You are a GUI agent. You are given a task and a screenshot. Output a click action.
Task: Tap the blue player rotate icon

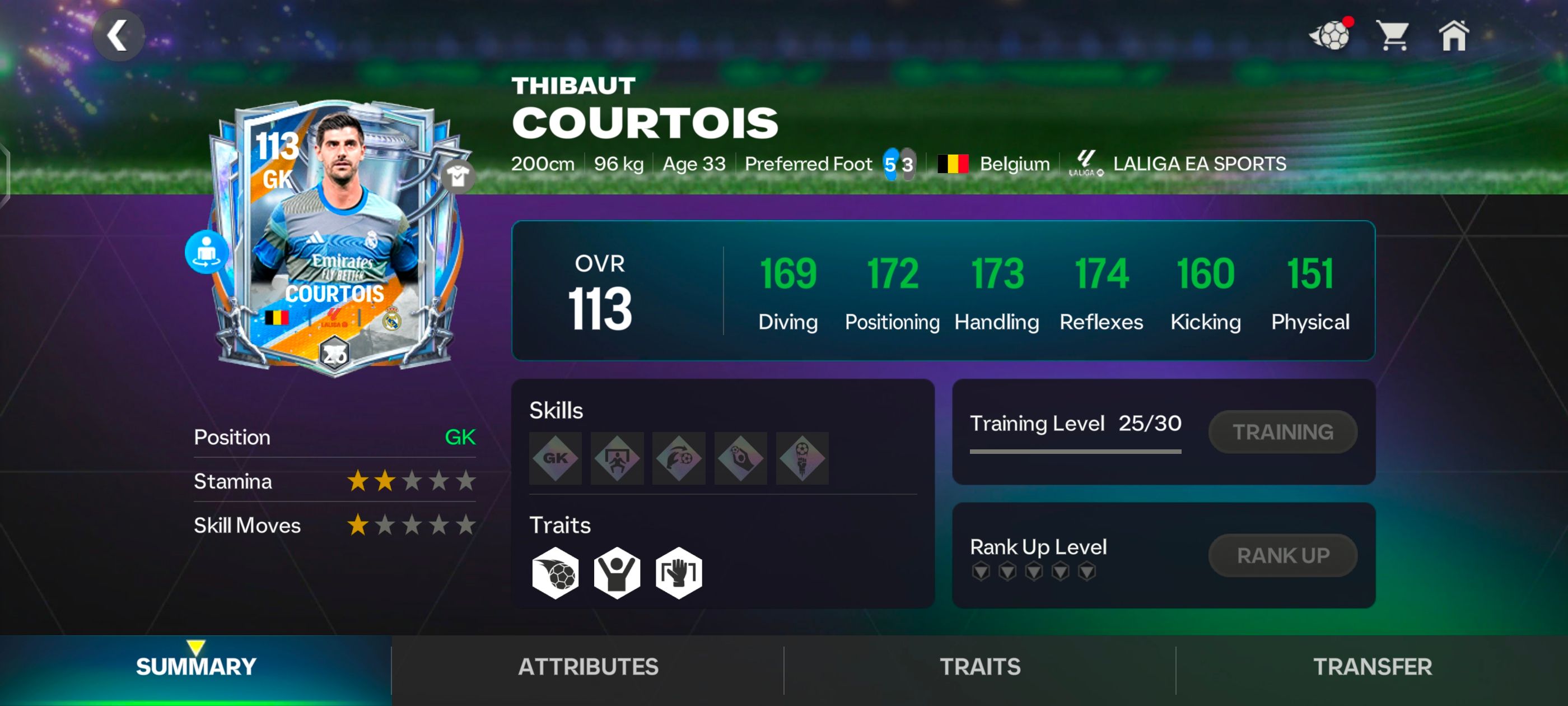point(207,252)
